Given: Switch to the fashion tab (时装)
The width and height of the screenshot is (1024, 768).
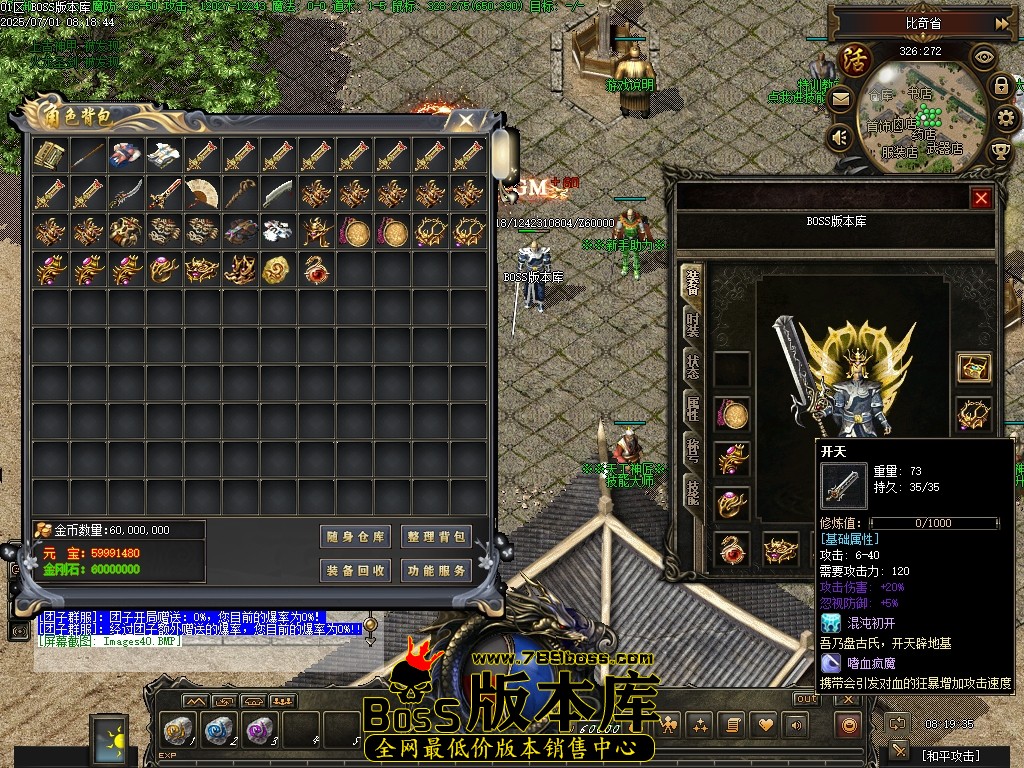Looking at the screenshot, I should coord(692,324).
